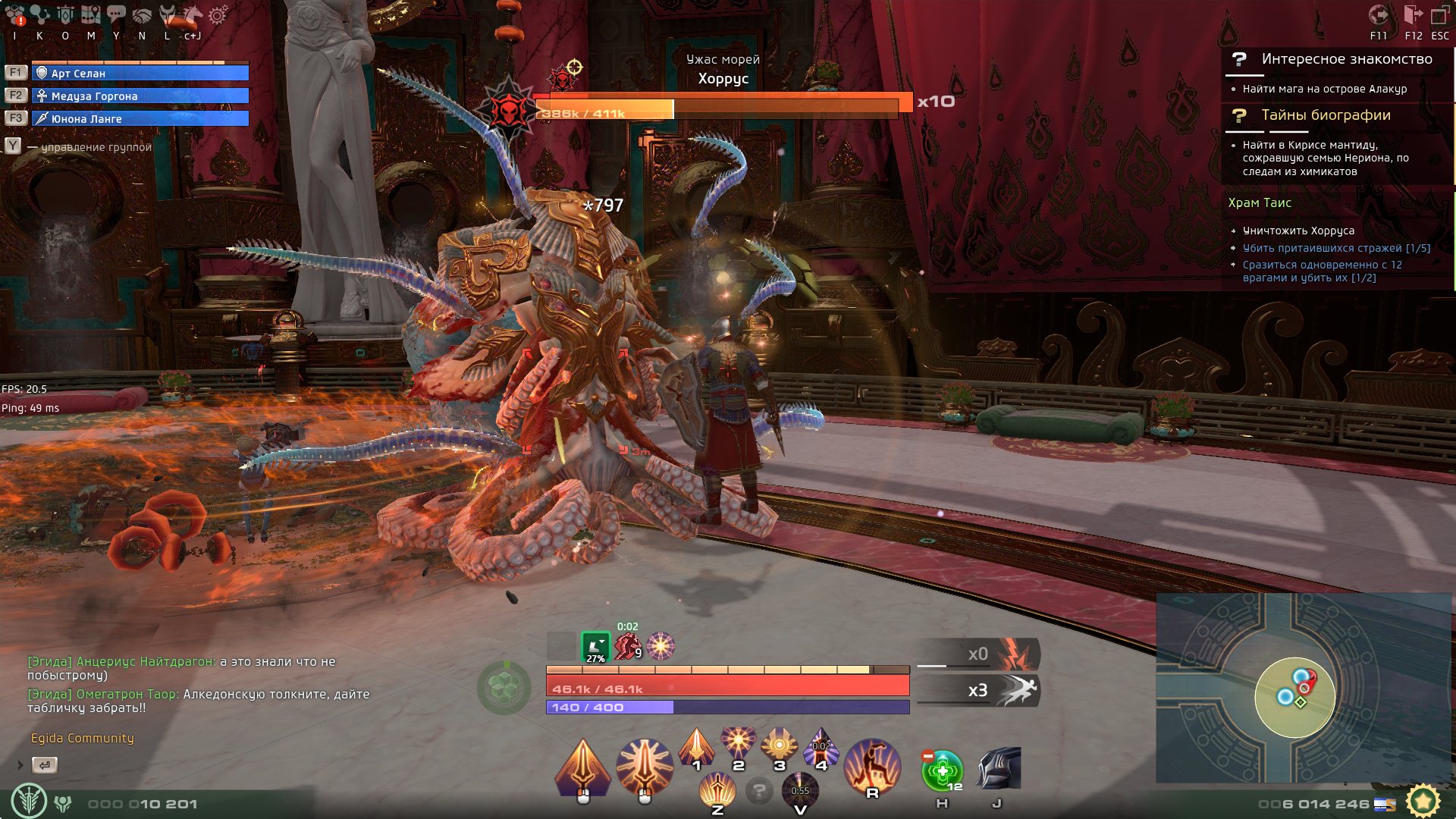This screenshot has width=1456, height=819.
Task: Click the globe arrow icon labeled F11
Action: [1379, 15]
